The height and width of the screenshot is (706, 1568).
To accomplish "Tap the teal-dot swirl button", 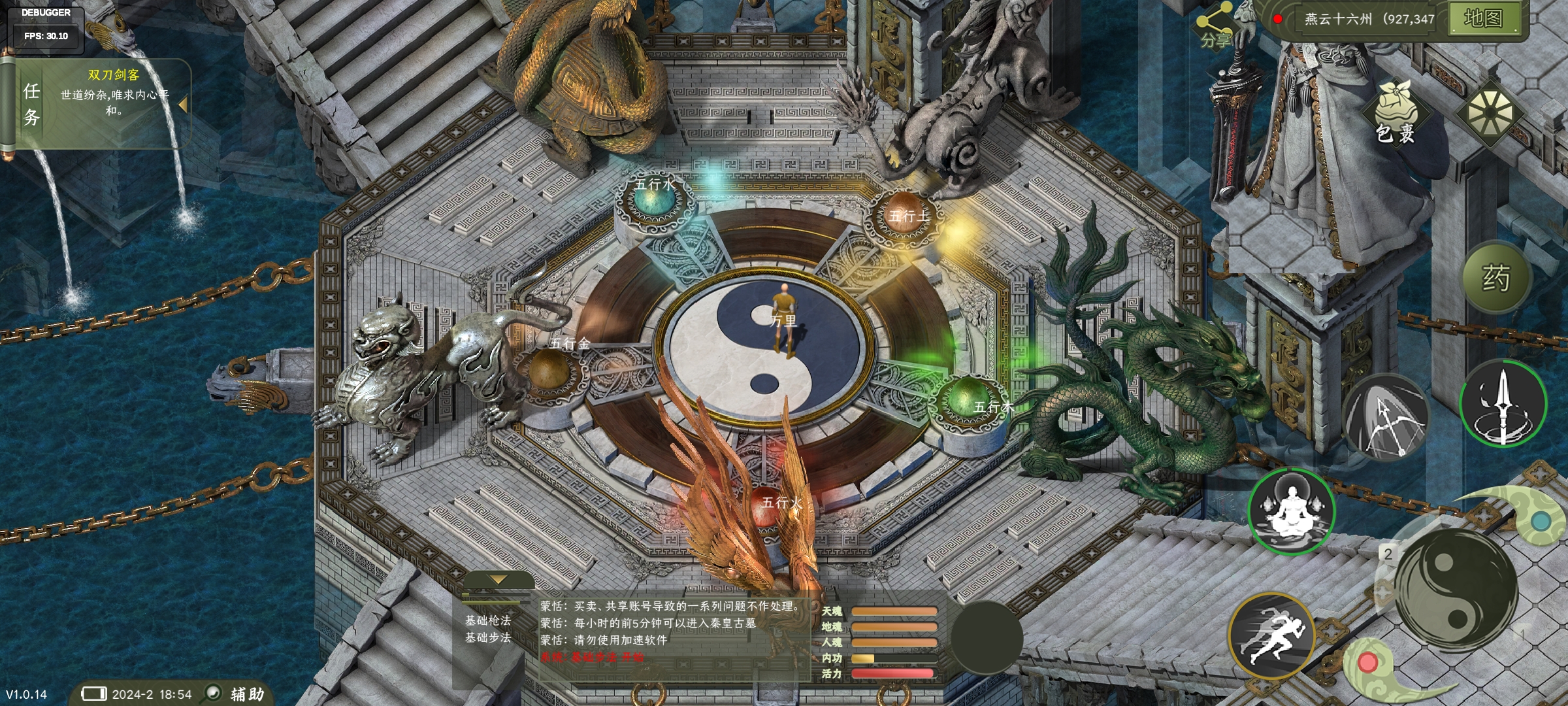I will pyautogui.click(x=1541, y=521).
